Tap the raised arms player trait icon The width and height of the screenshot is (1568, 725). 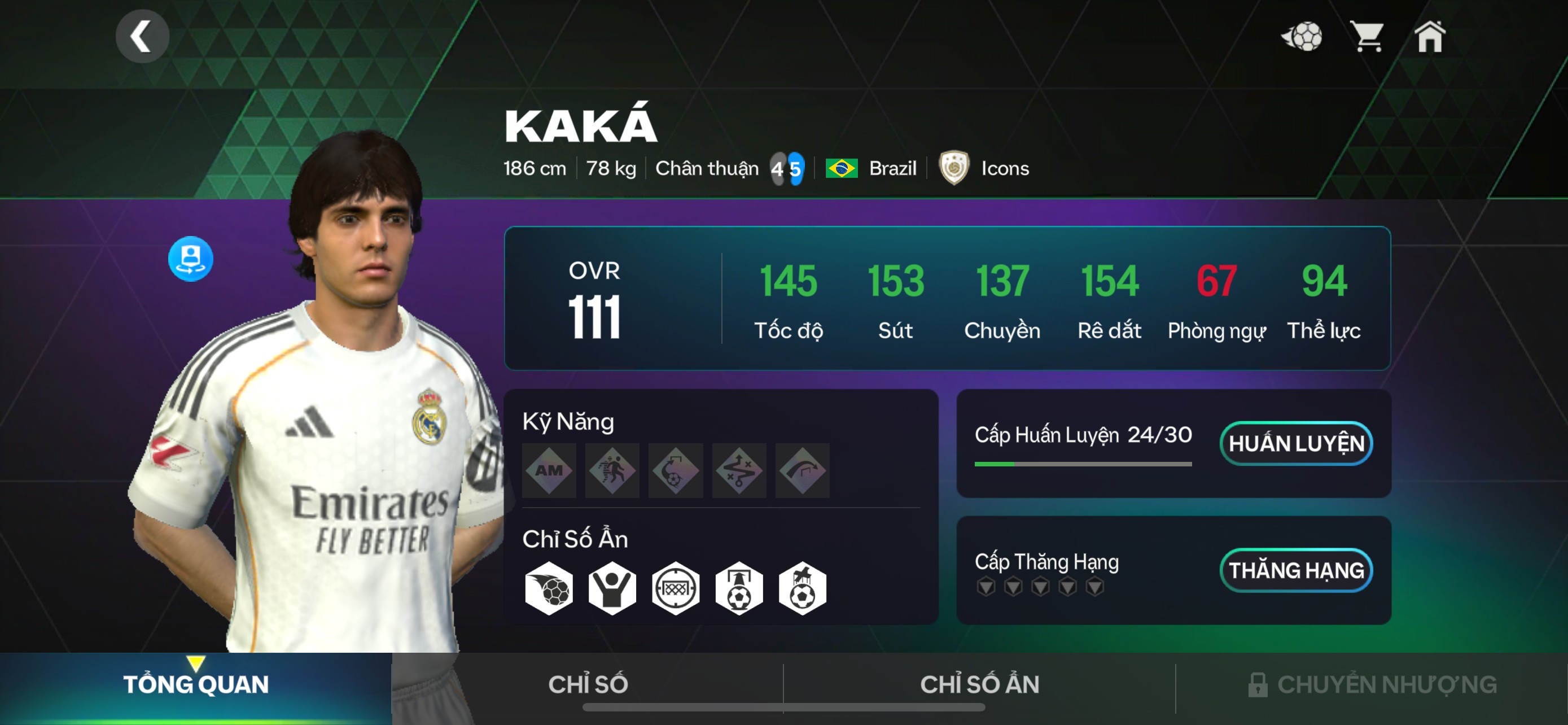coord(612,588)
